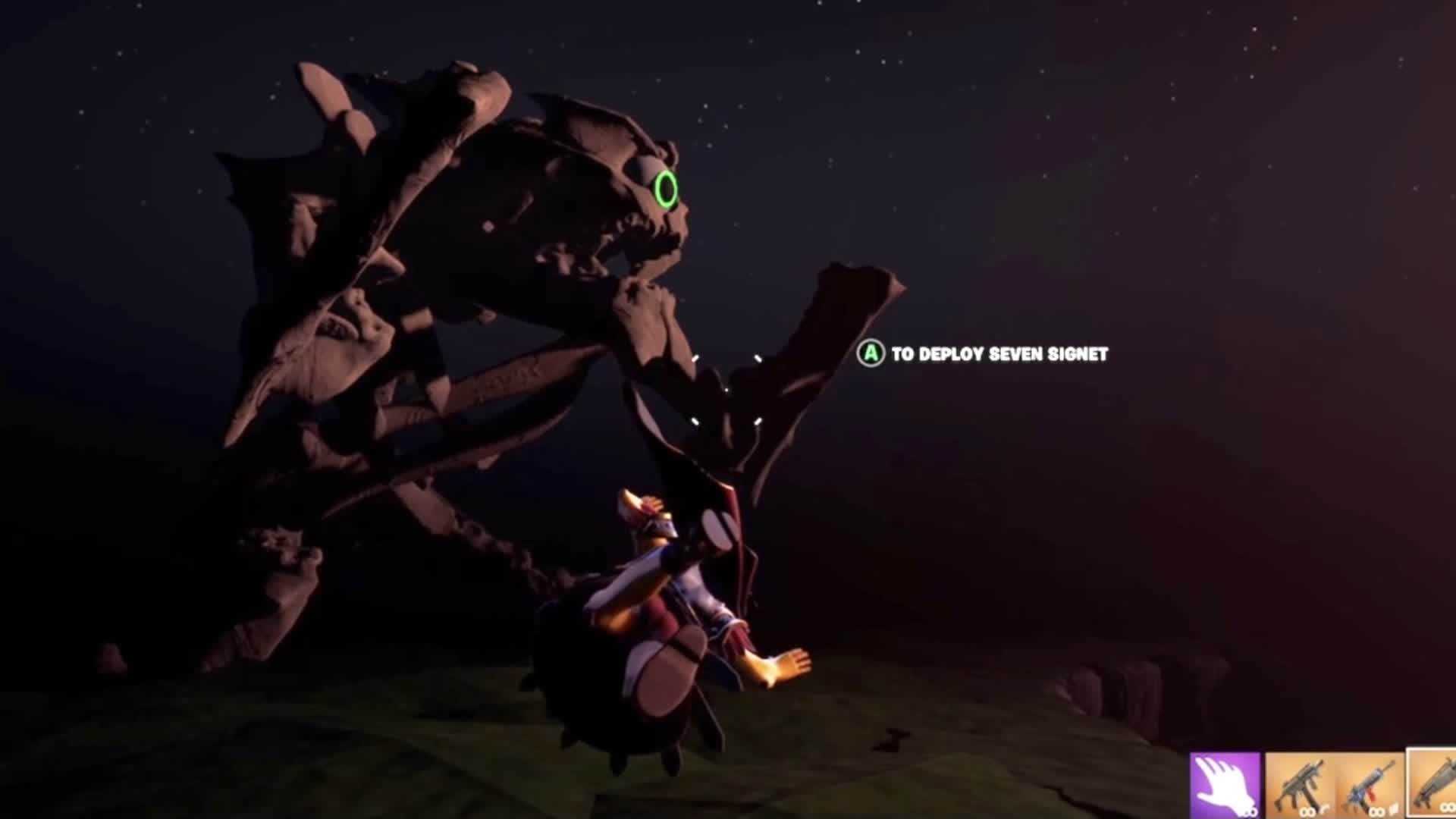Screen dimensions: 1456x819
Task: Click the infinity ammo symbol on the SMG slot
Action: pos(1308,812)
